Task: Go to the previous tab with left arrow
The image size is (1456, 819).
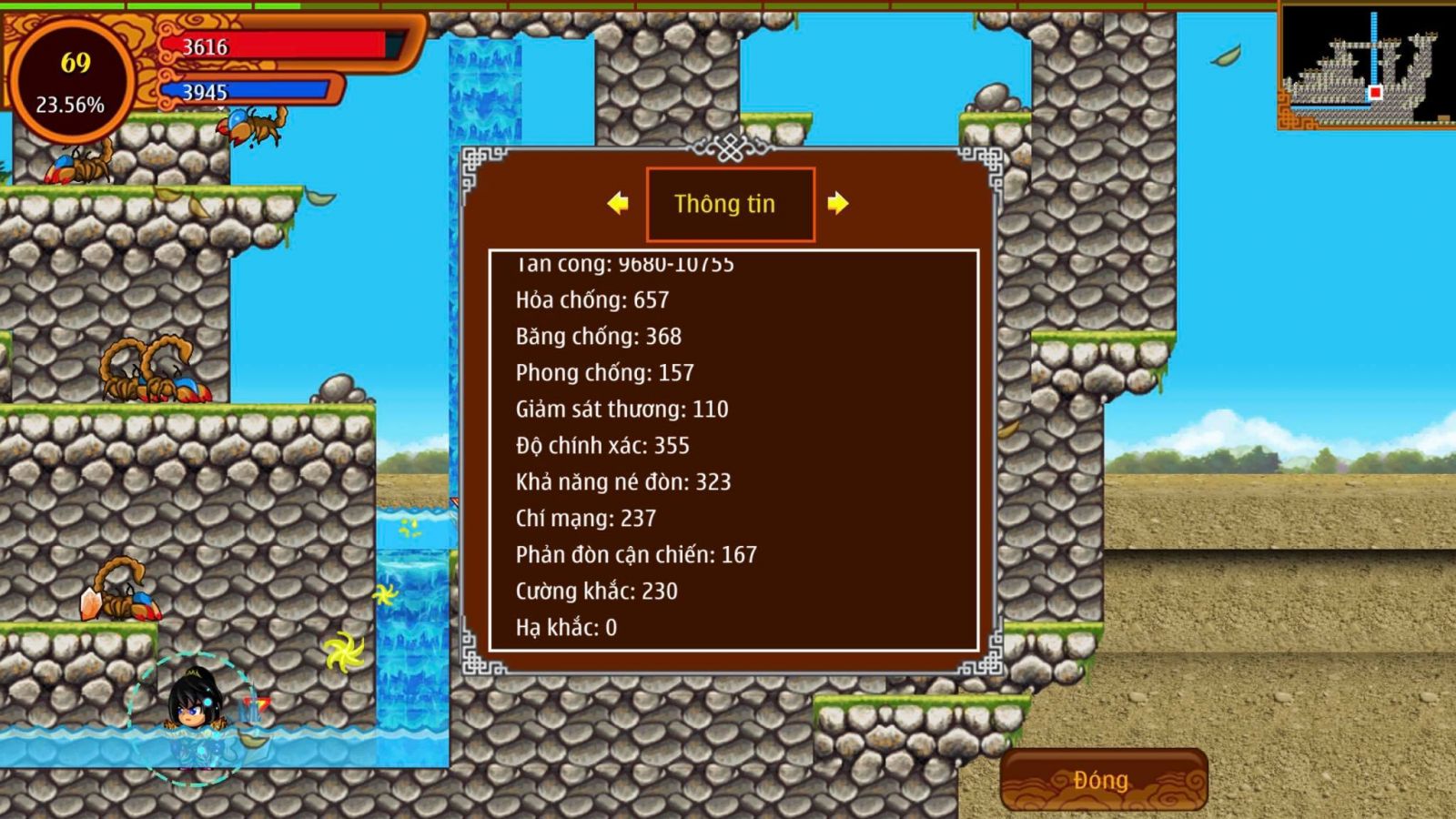Action: pos(618,203)
